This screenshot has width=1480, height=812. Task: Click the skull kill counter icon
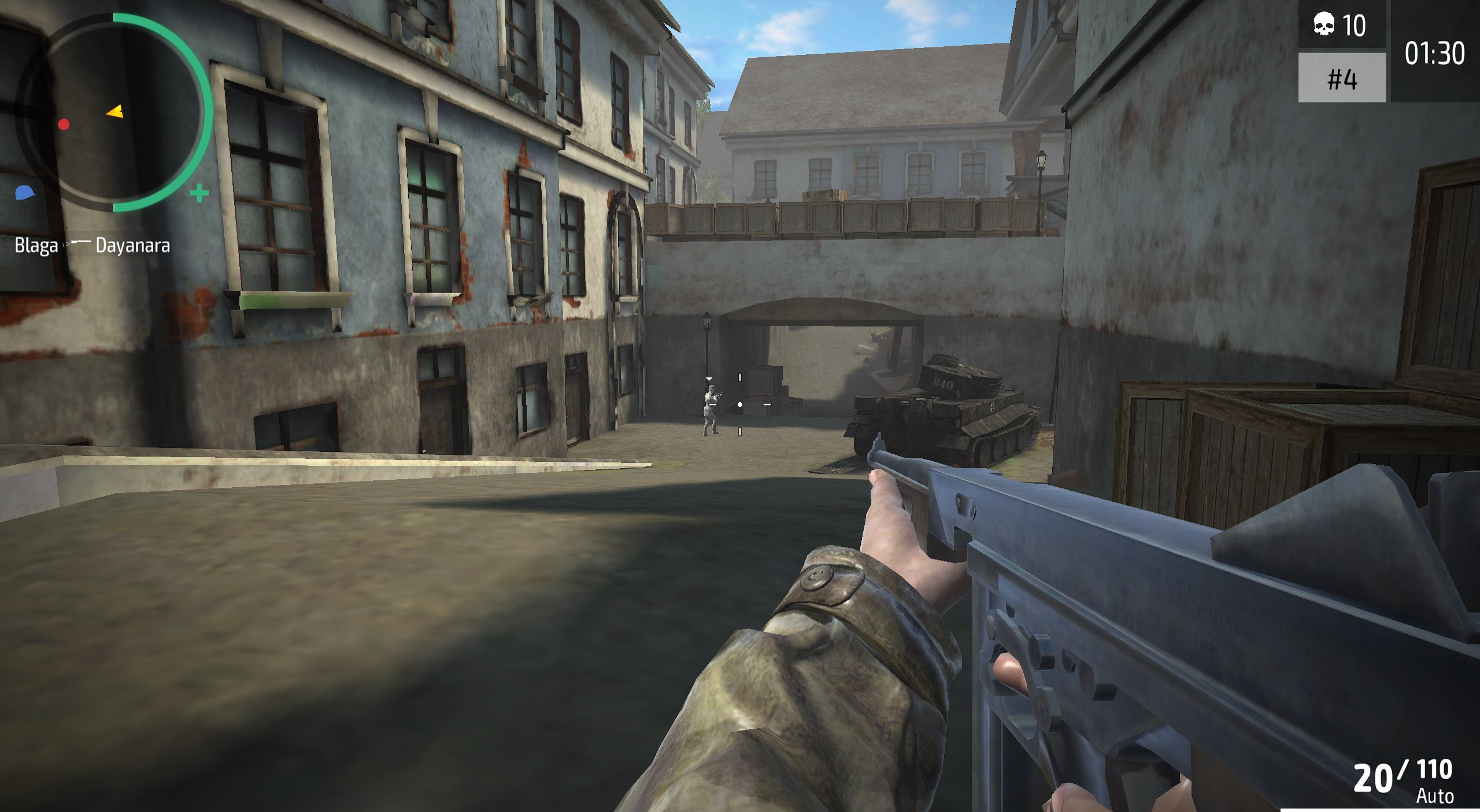(1324, 24)
